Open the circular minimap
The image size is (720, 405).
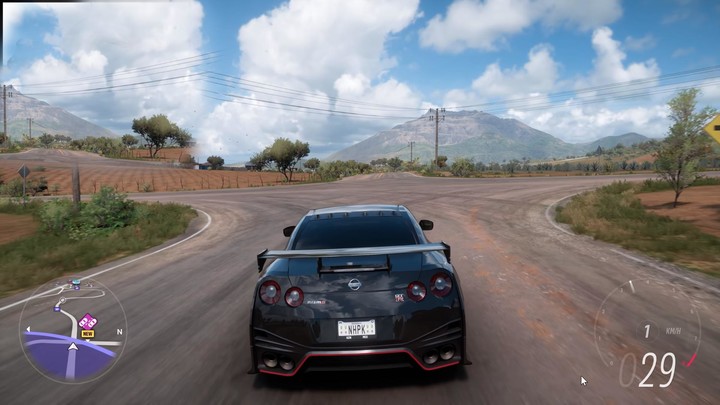coord(72,331)
